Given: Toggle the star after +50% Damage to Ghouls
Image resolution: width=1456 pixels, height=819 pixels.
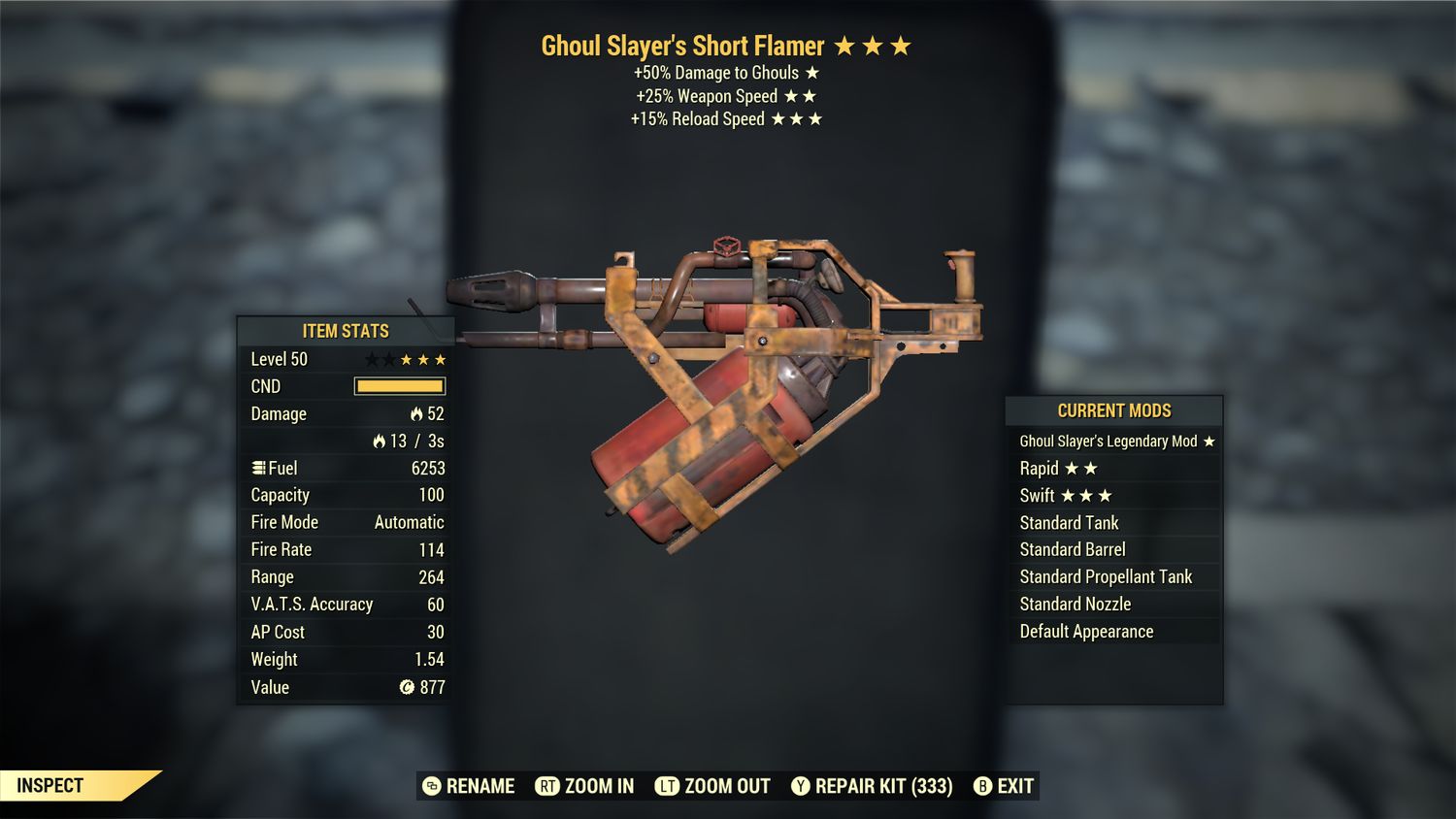Looking at the screenshot, I should (x=809, y=73).
